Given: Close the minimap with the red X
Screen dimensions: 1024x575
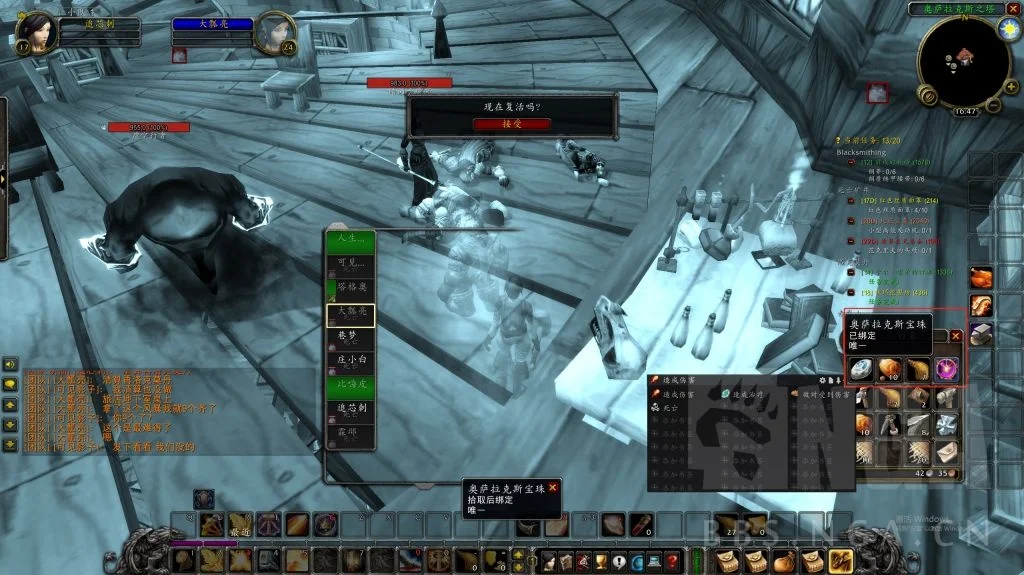Looking at the screenshot, I should click(1013, 8).
